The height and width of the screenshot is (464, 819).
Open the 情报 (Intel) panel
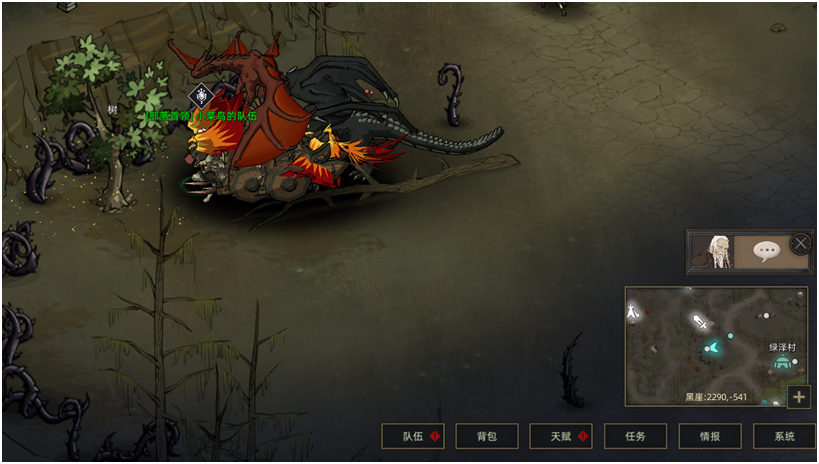click(709, 436)
